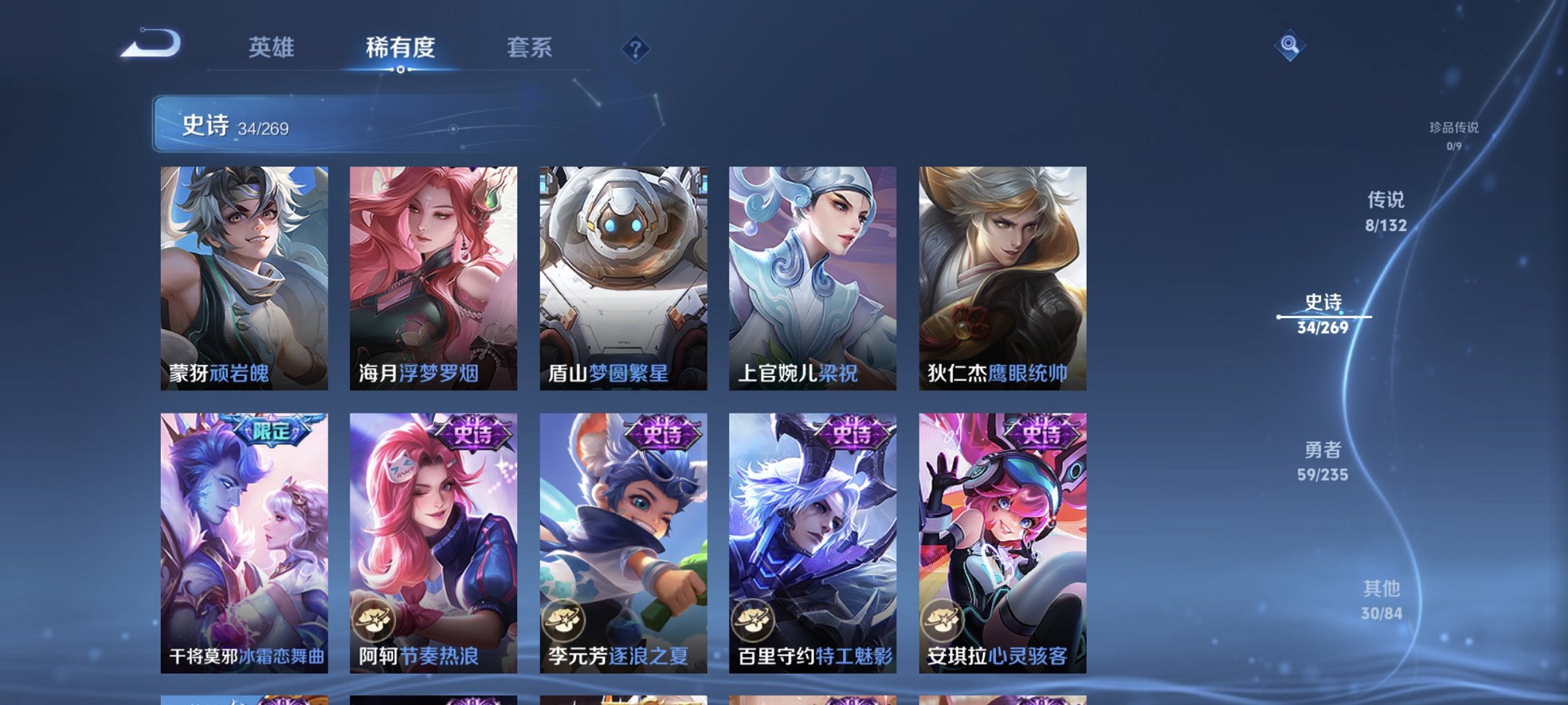This screenshot has width=1568, height=705.
Task: Click the question mark help icon
Action: (x=635, y=49)
